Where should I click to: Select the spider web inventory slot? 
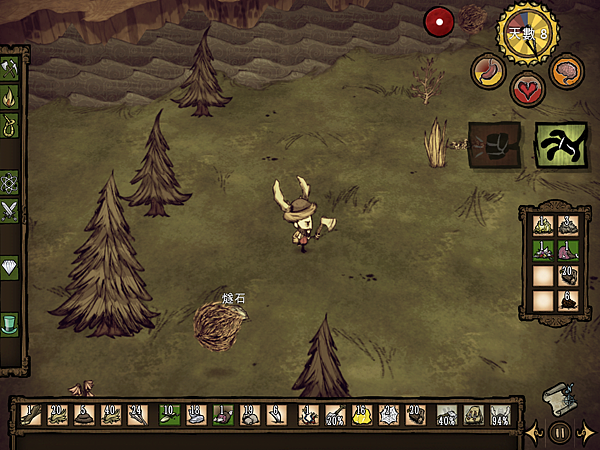pyautogui.click(x=388, y=414)
